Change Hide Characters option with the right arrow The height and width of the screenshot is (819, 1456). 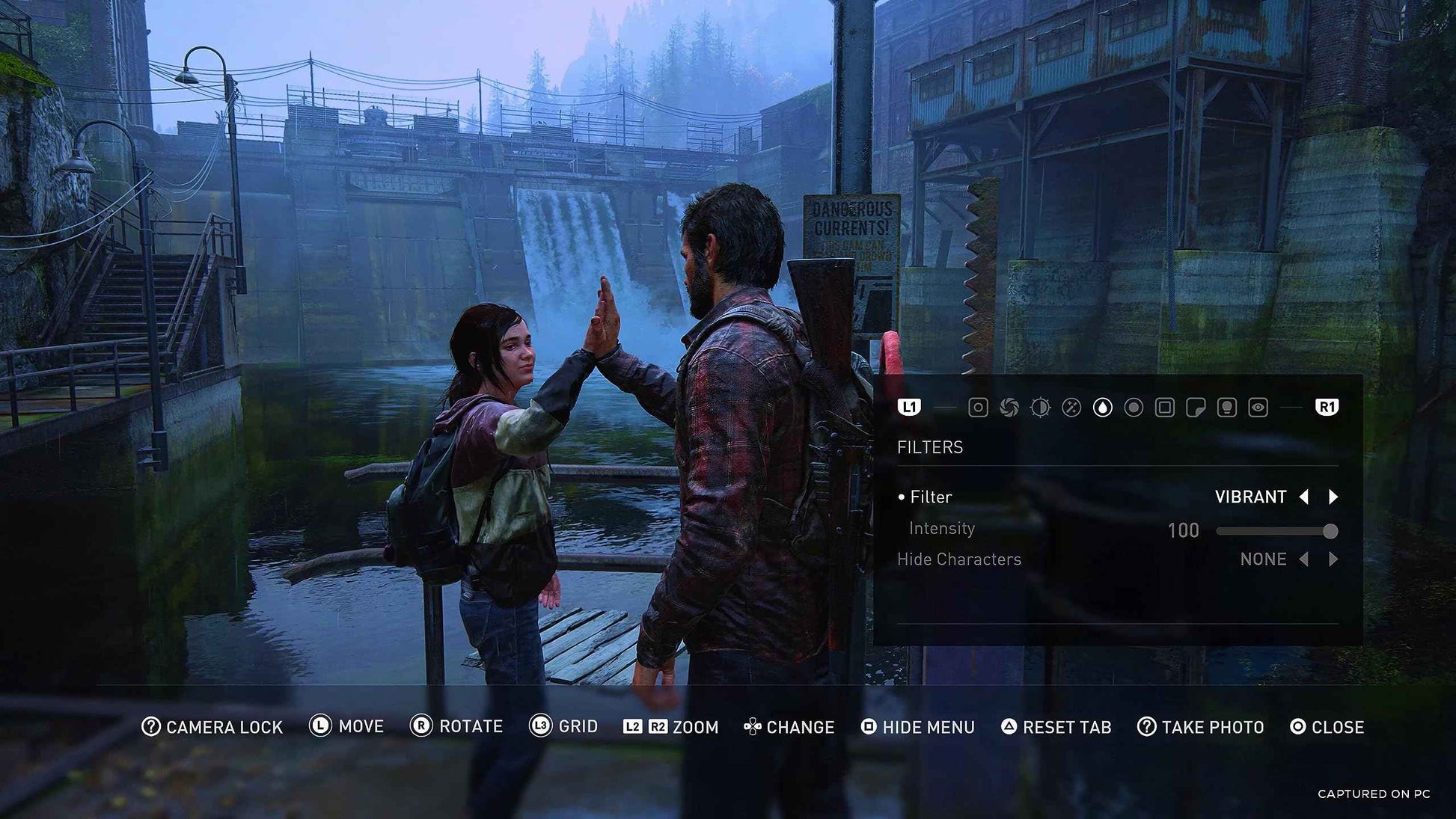1336,559
